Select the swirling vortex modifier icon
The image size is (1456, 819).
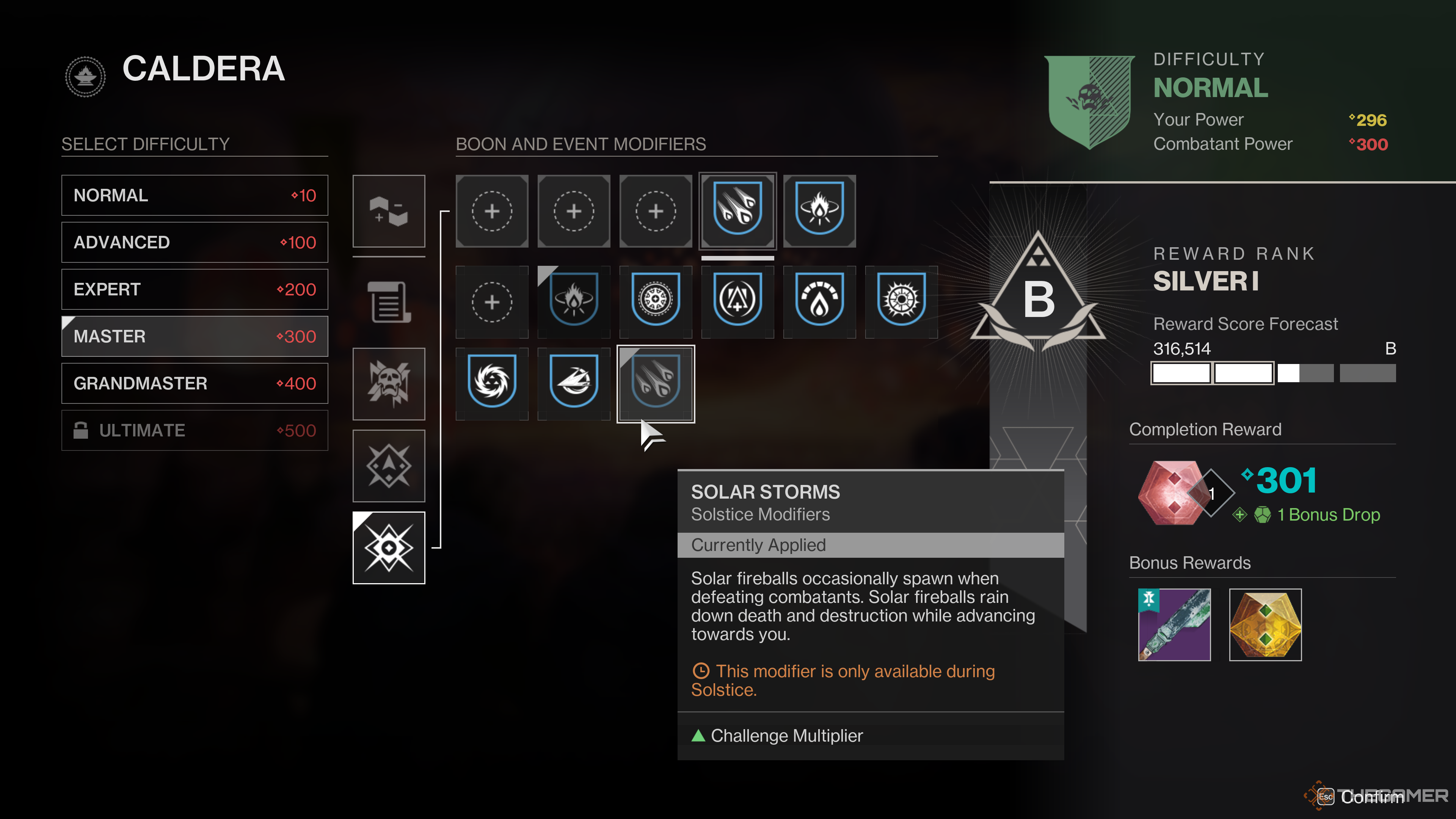pos(492,384)
